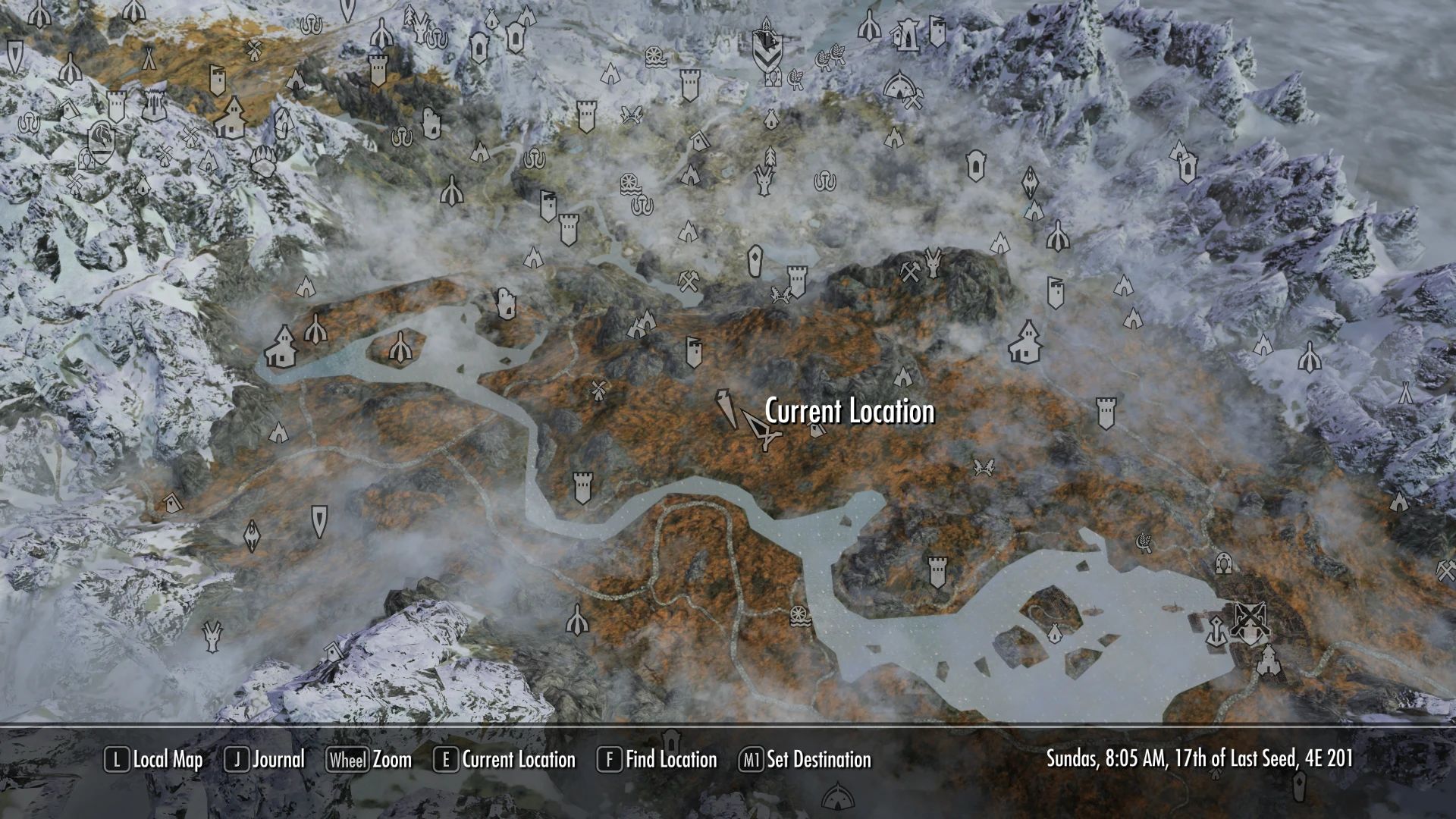The width and height of the screenshot is (1456, 819).
Task: Click the windmill marker west of Current Location
Action: point(598,390)
